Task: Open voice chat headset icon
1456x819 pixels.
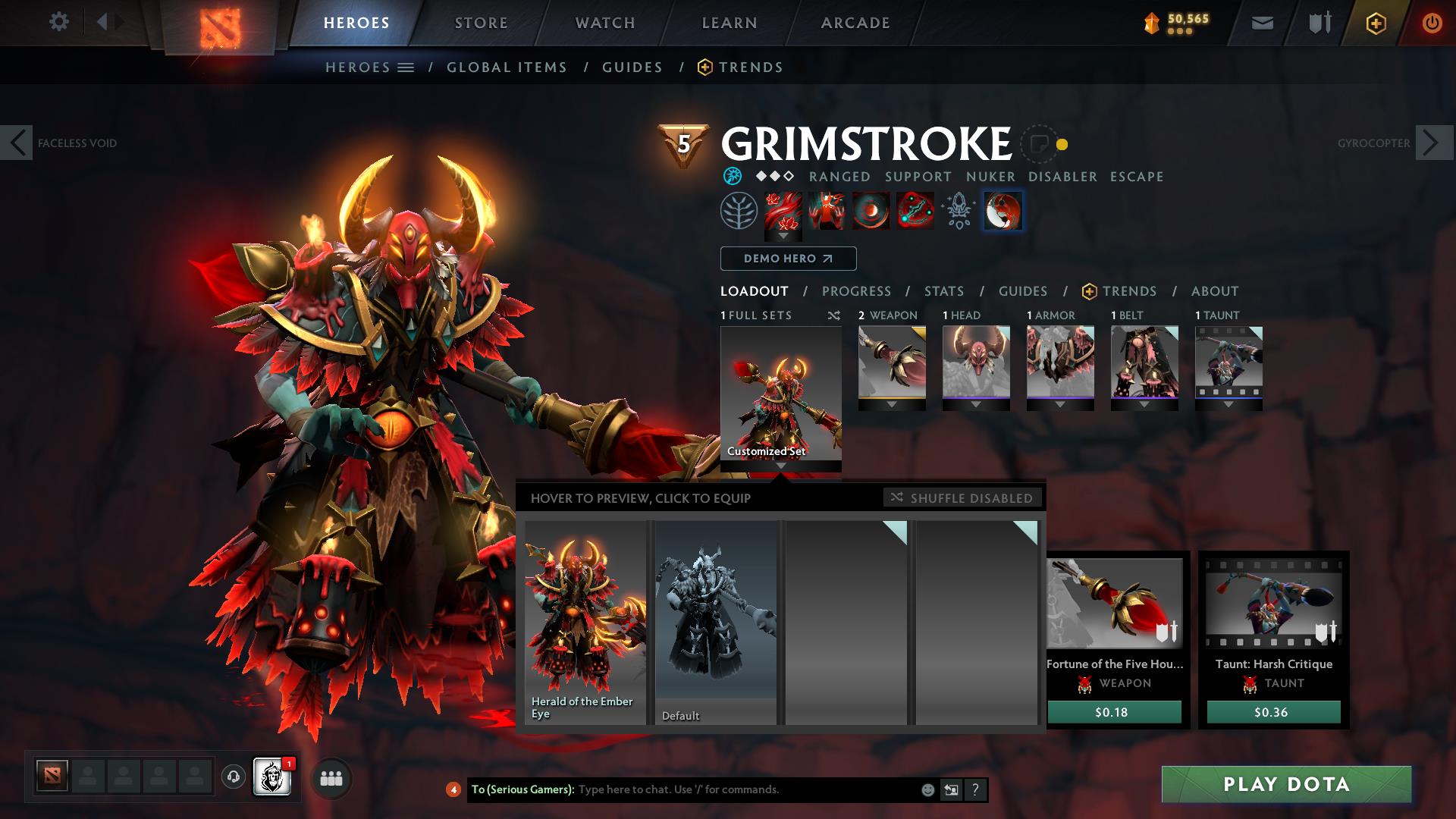Action: click(x=232, y=777)
